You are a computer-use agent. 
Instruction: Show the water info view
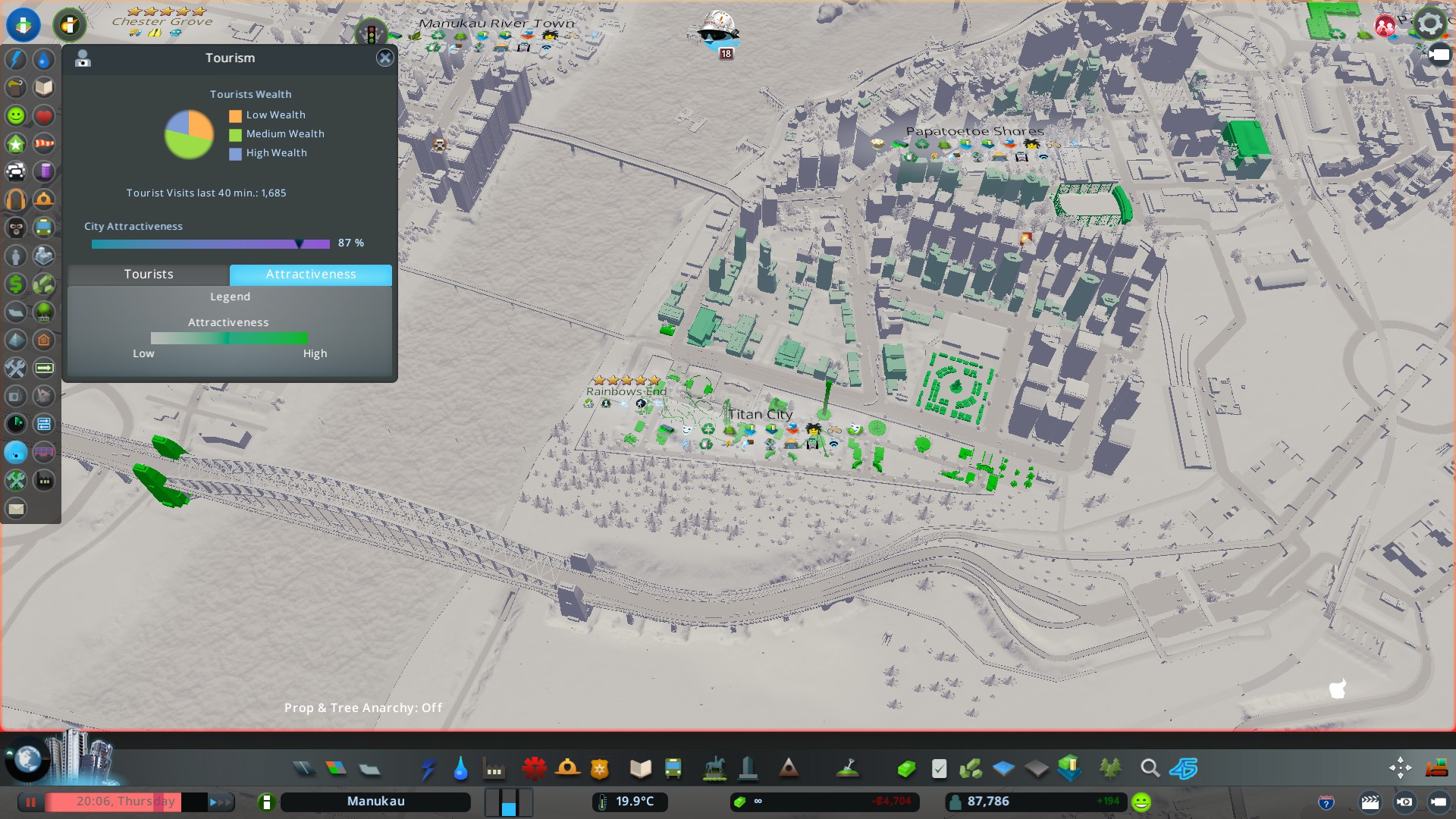(x=44, y=59)
